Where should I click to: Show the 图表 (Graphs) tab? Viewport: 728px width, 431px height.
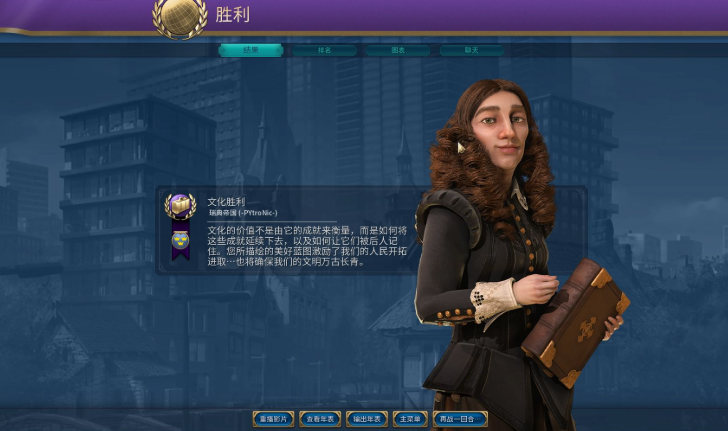tap(397, 50)
